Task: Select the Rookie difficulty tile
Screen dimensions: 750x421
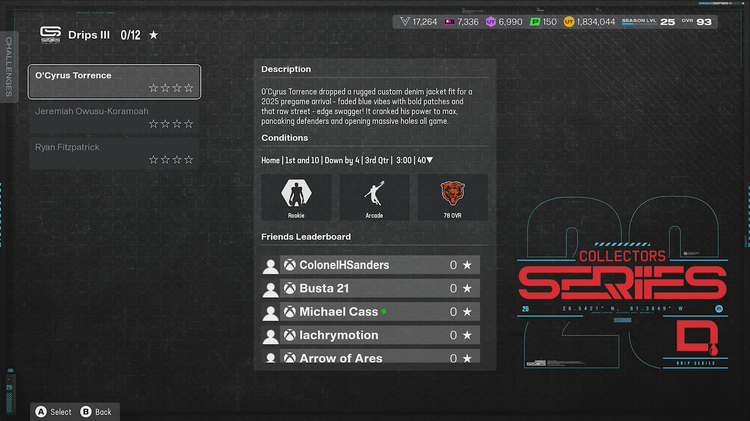Action: (x=296, y=197)
